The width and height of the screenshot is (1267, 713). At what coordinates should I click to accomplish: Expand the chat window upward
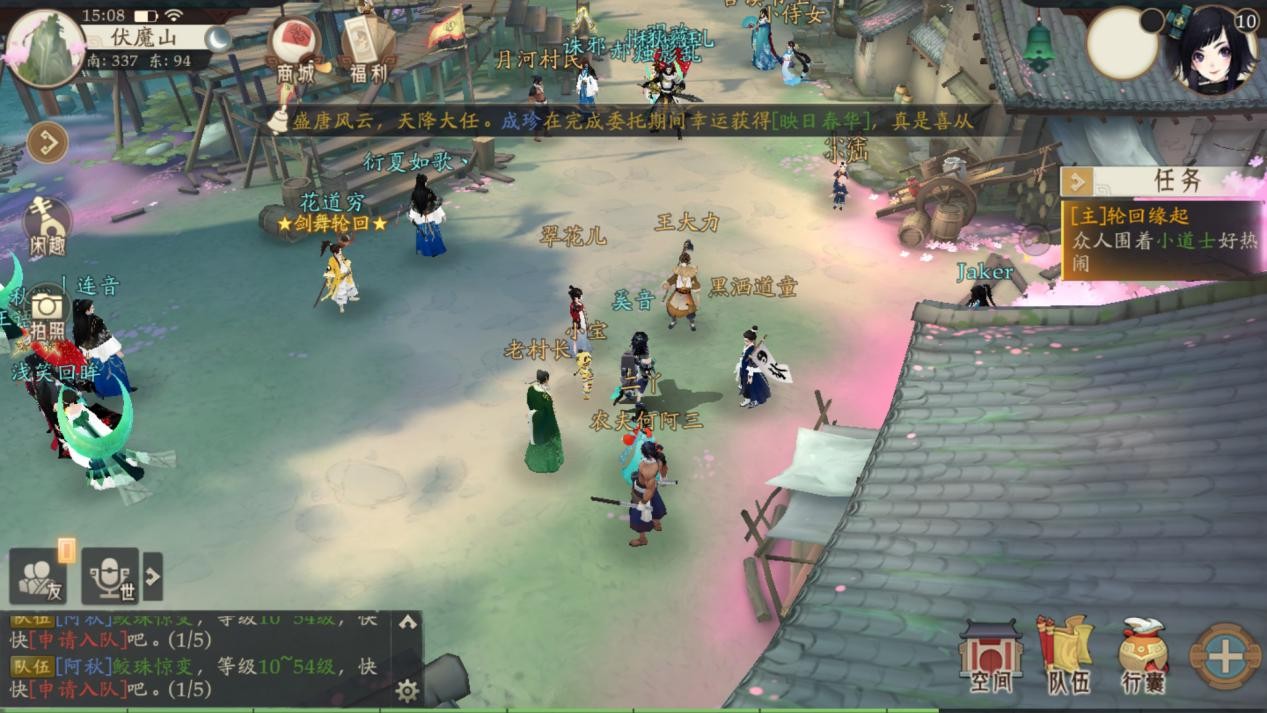[407, 622]
